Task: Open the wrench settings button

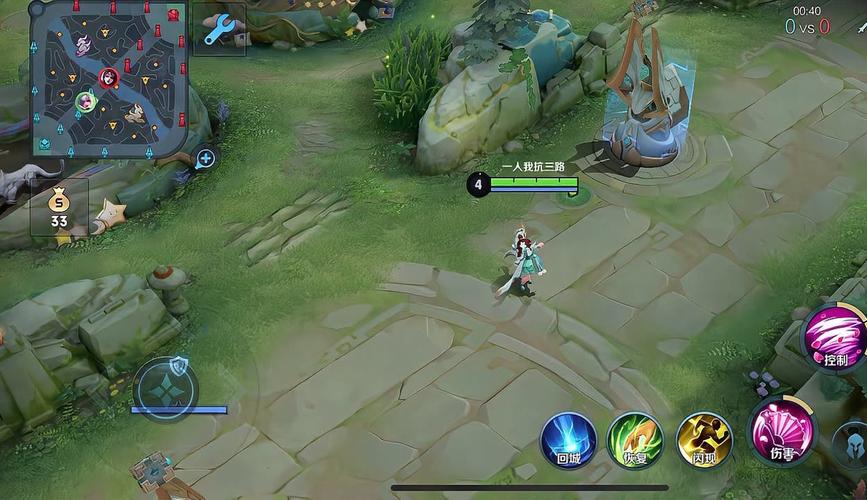Action: tap(218, 29)
